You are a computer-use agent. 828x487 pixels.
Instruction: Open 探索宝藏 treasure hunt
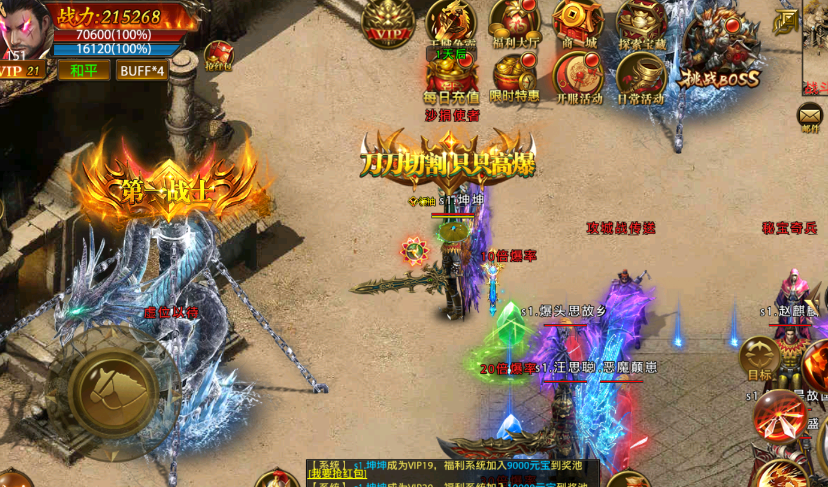coord(641,22)
